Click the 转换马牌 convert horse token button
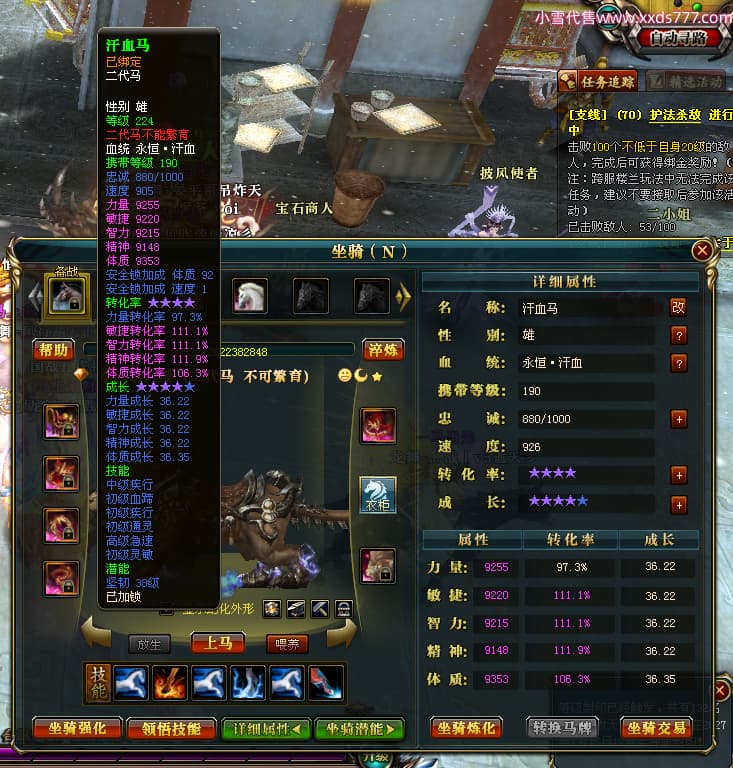 562,728
